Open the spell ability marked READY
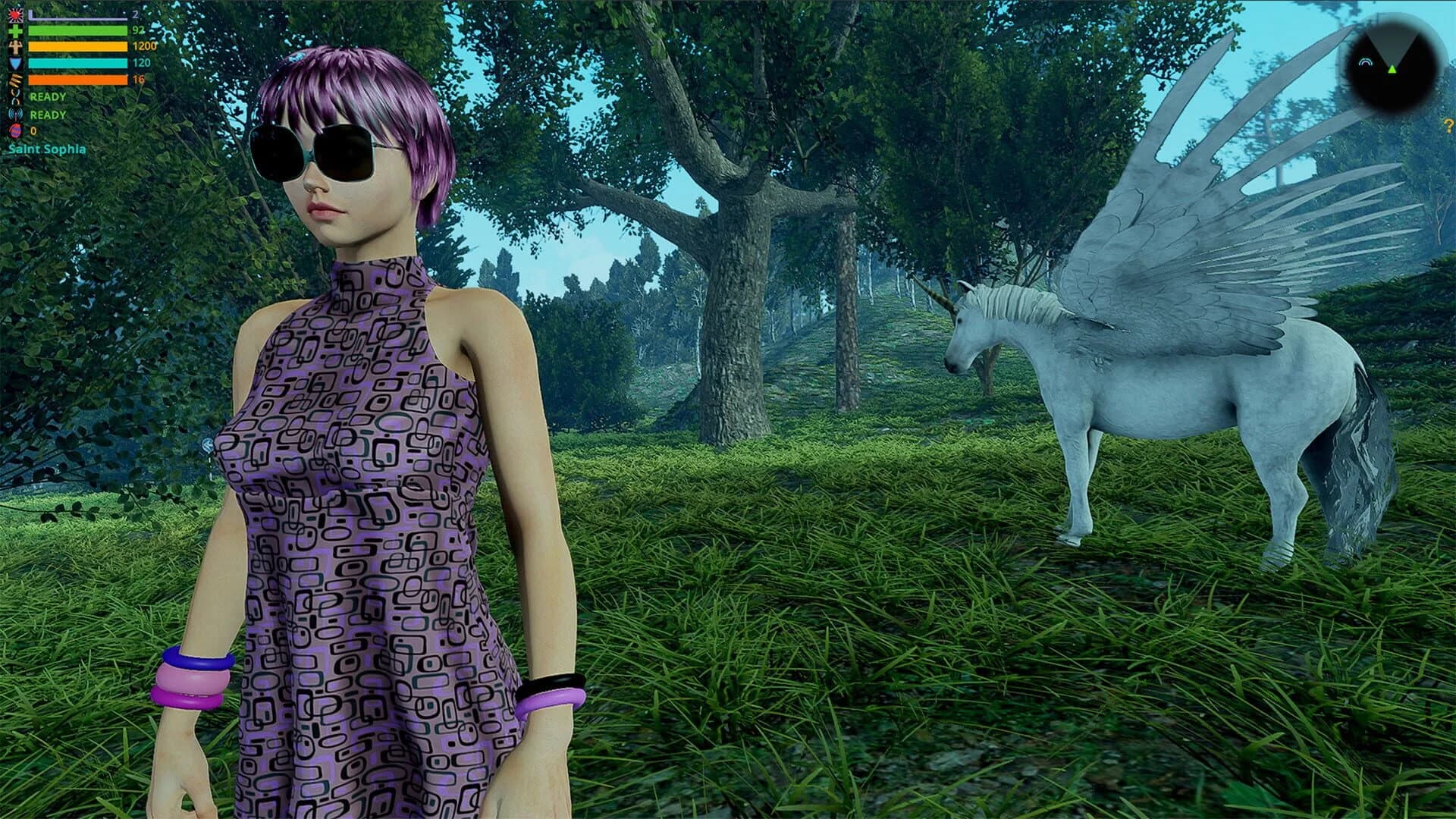The width and height of the screenshot is (1456, 819). pyautogui.click(x=15, y=97)
